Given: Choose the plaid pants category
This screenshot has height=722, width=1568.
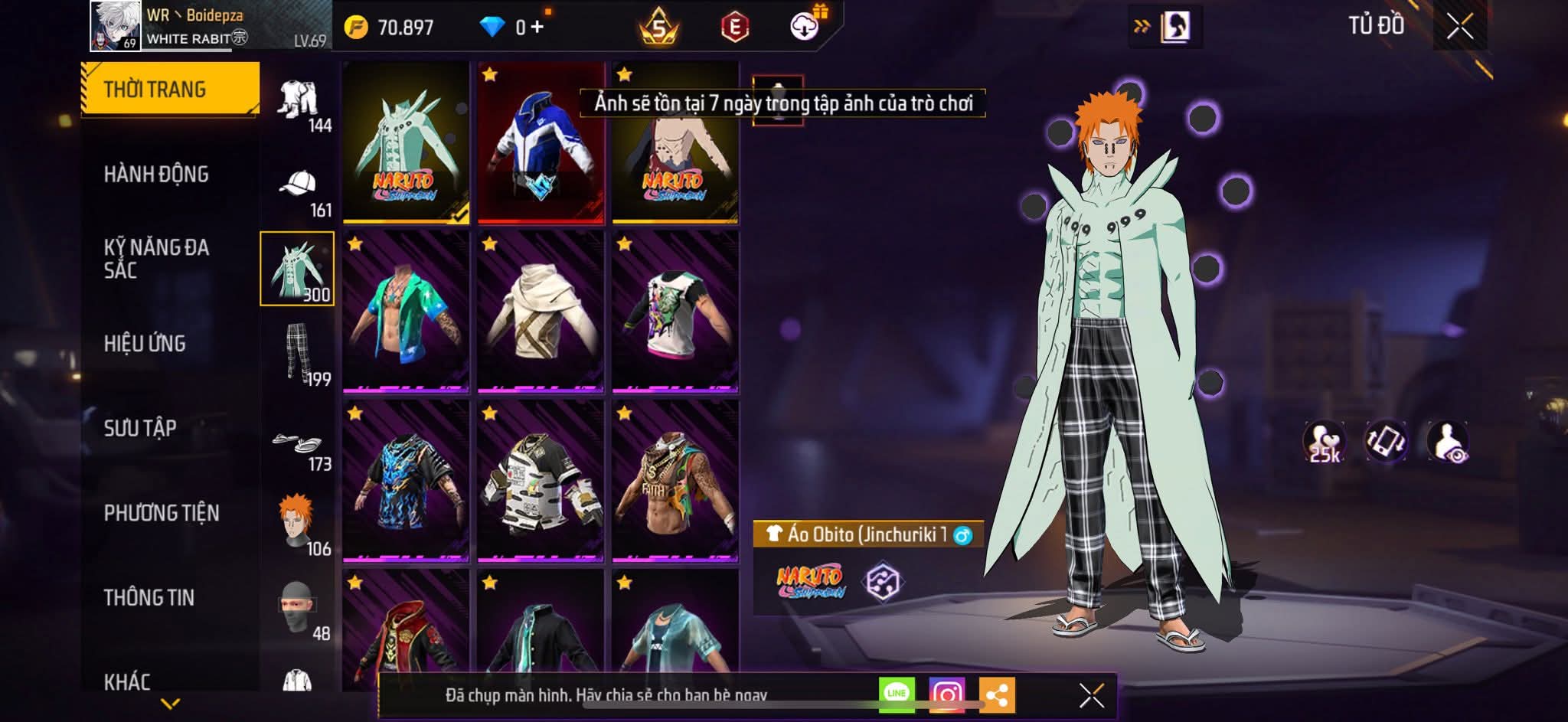Looking at the screenshot, I should point(299,354).
